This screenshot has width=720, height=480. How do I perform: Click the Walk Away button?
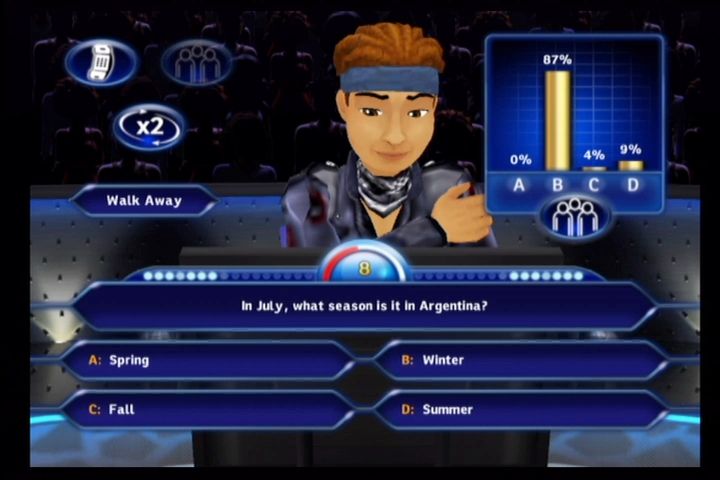(144, 200)
